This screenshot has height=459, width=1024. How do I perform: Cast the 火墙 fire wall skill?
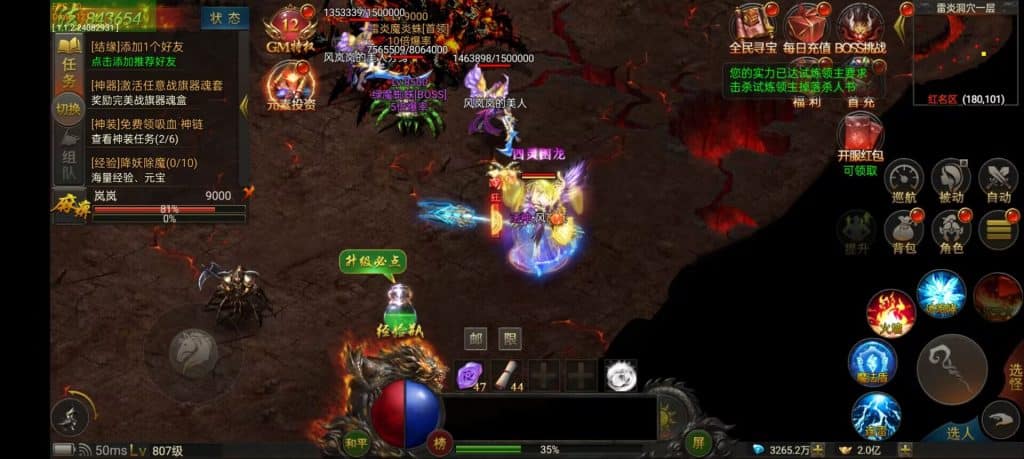tap(890, 312)
